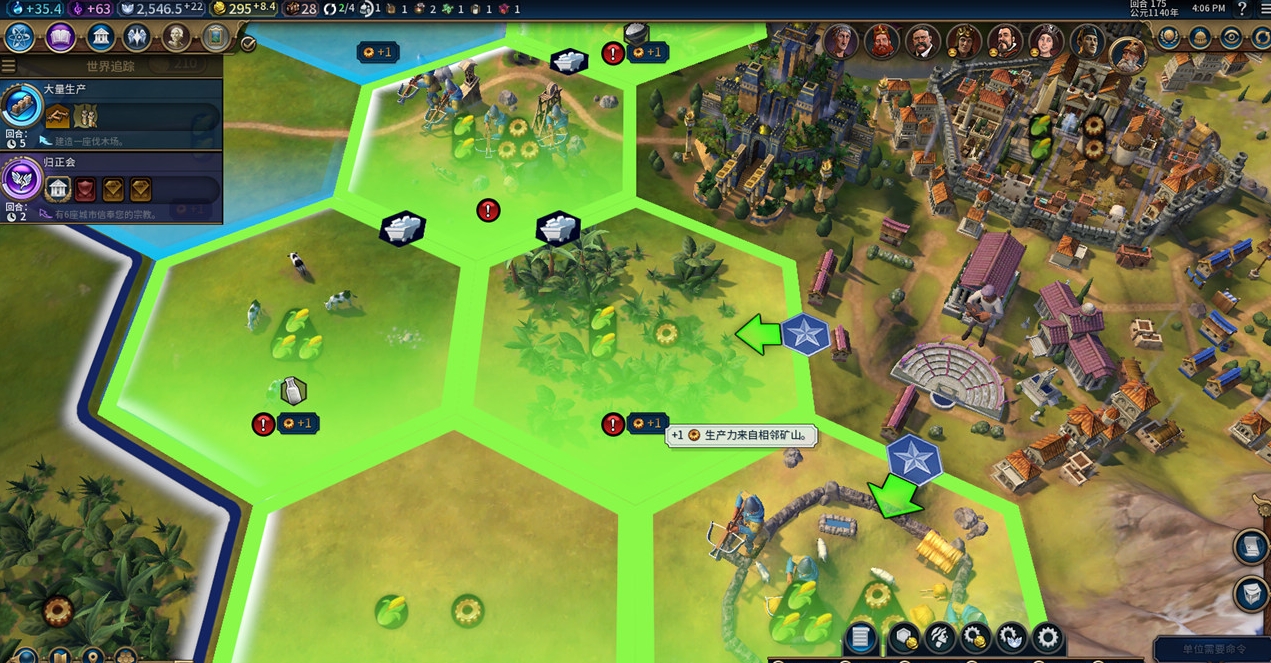
Task: Open the Great People screen (bust icon)
Action: 176,38
